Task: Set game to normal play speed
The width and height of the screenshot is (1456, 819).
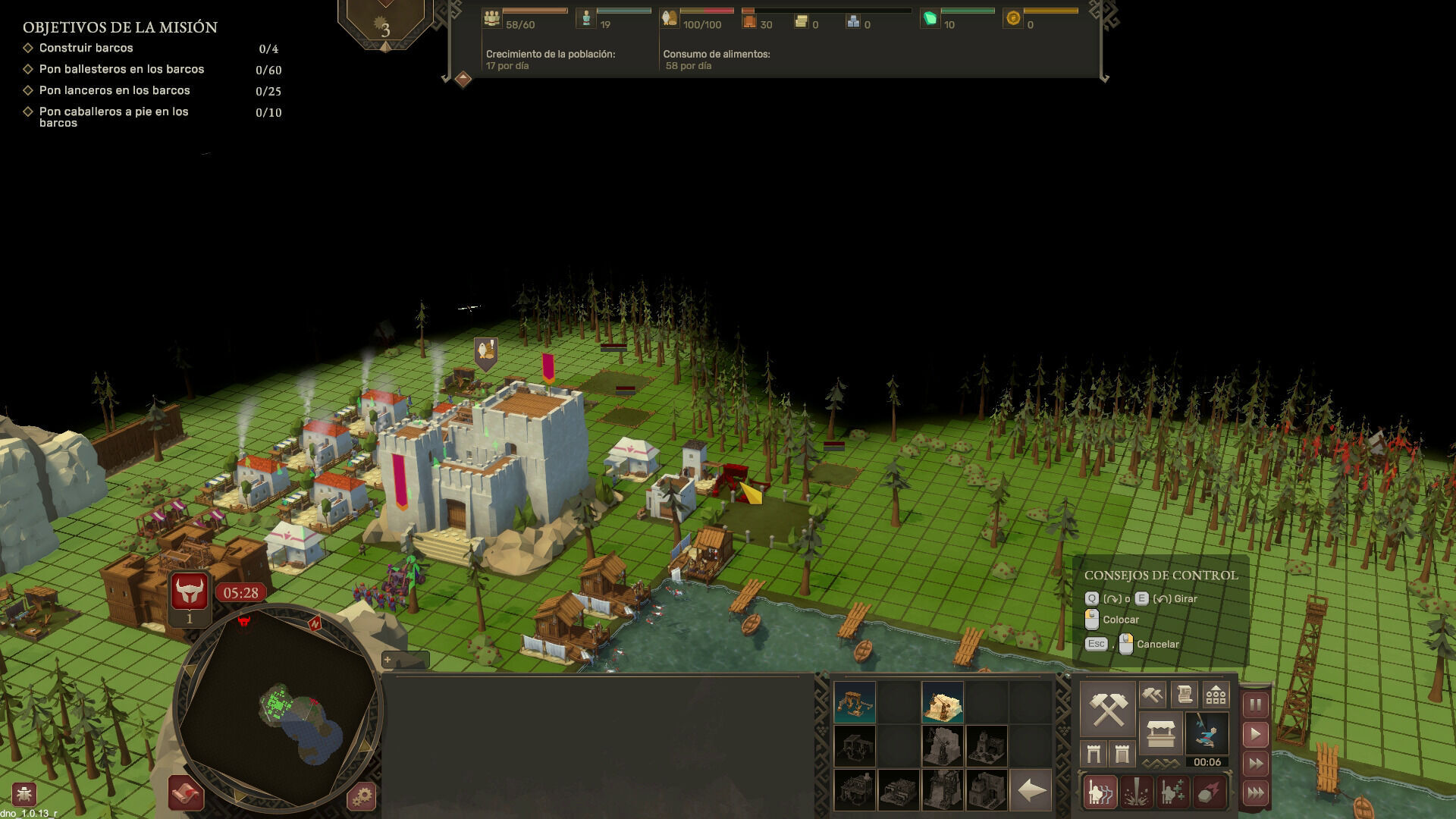Action: [x=1255, y=734]
